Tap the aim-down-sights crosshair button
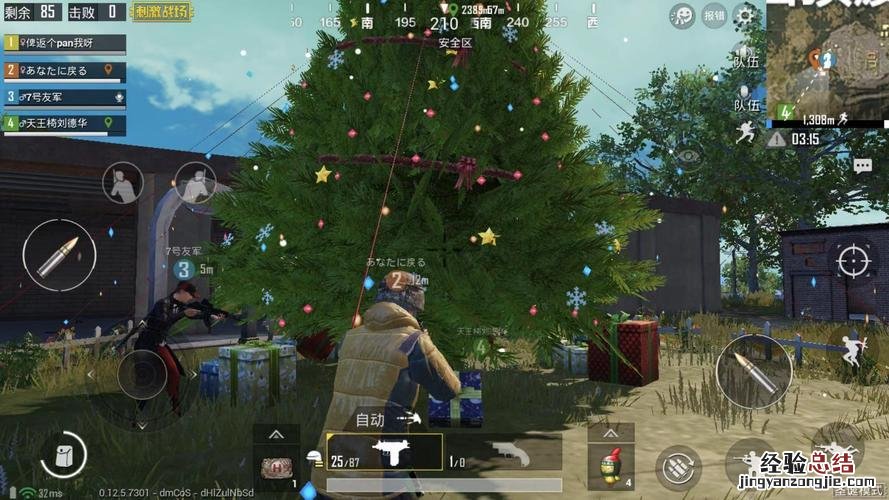 pos(853,262)
